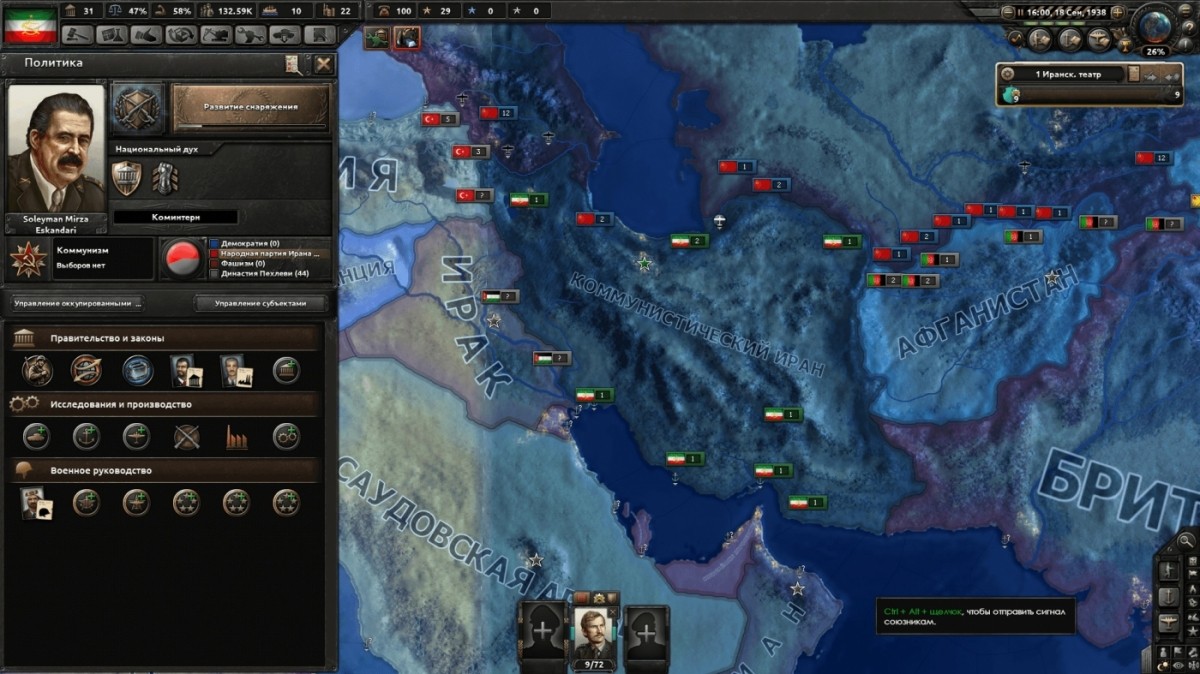Select the crossed rifles materiel designer

tap(187, 437)
